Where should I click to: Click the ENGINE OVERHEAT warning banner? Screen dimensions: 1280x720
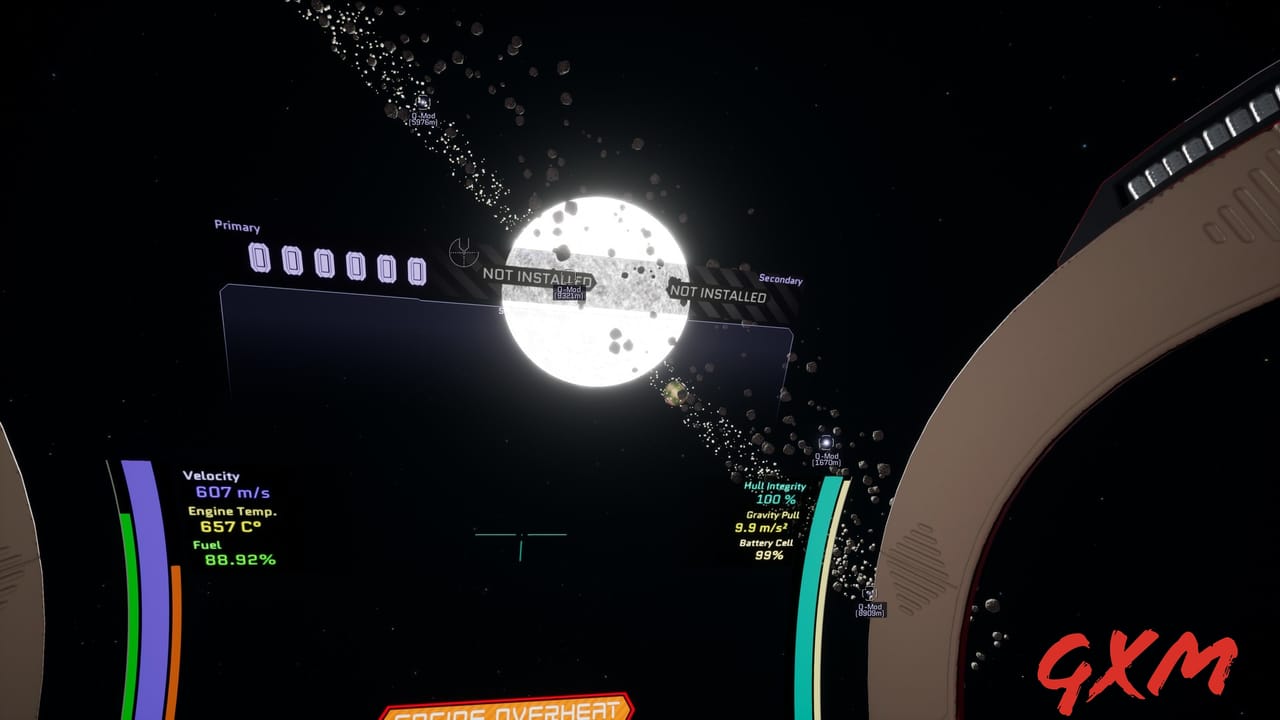pyautogui.click(x=508, y=712)
